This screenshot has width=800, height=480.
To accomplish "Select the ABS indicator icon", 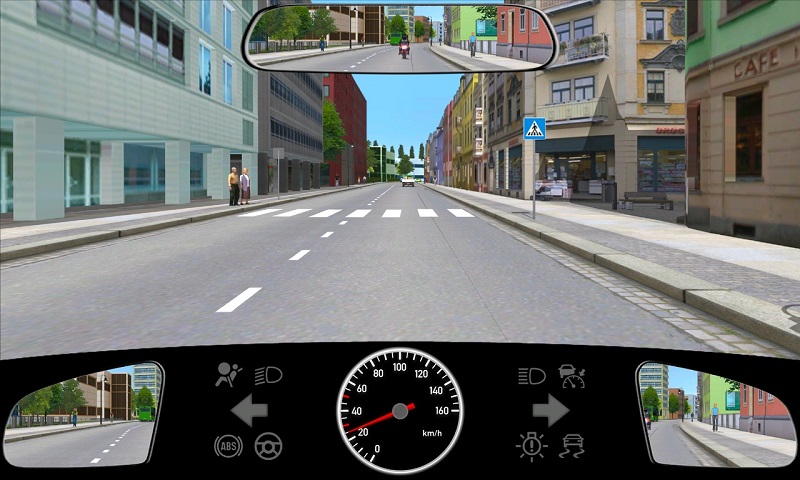I will (x=228, y=446).
